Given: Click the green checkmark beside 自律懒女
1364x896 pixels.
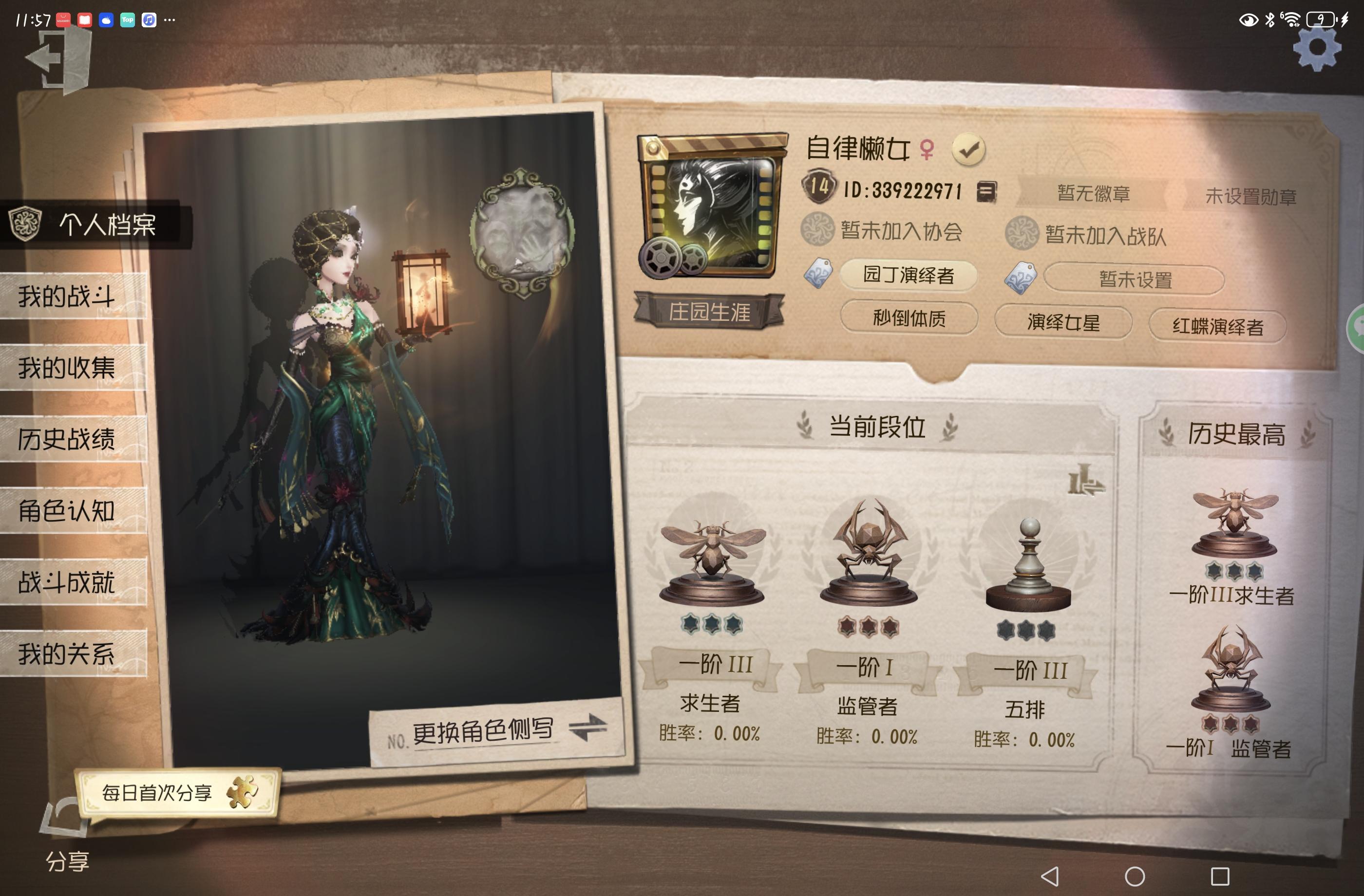Looking at the screenshot, I should click(970, 150).
